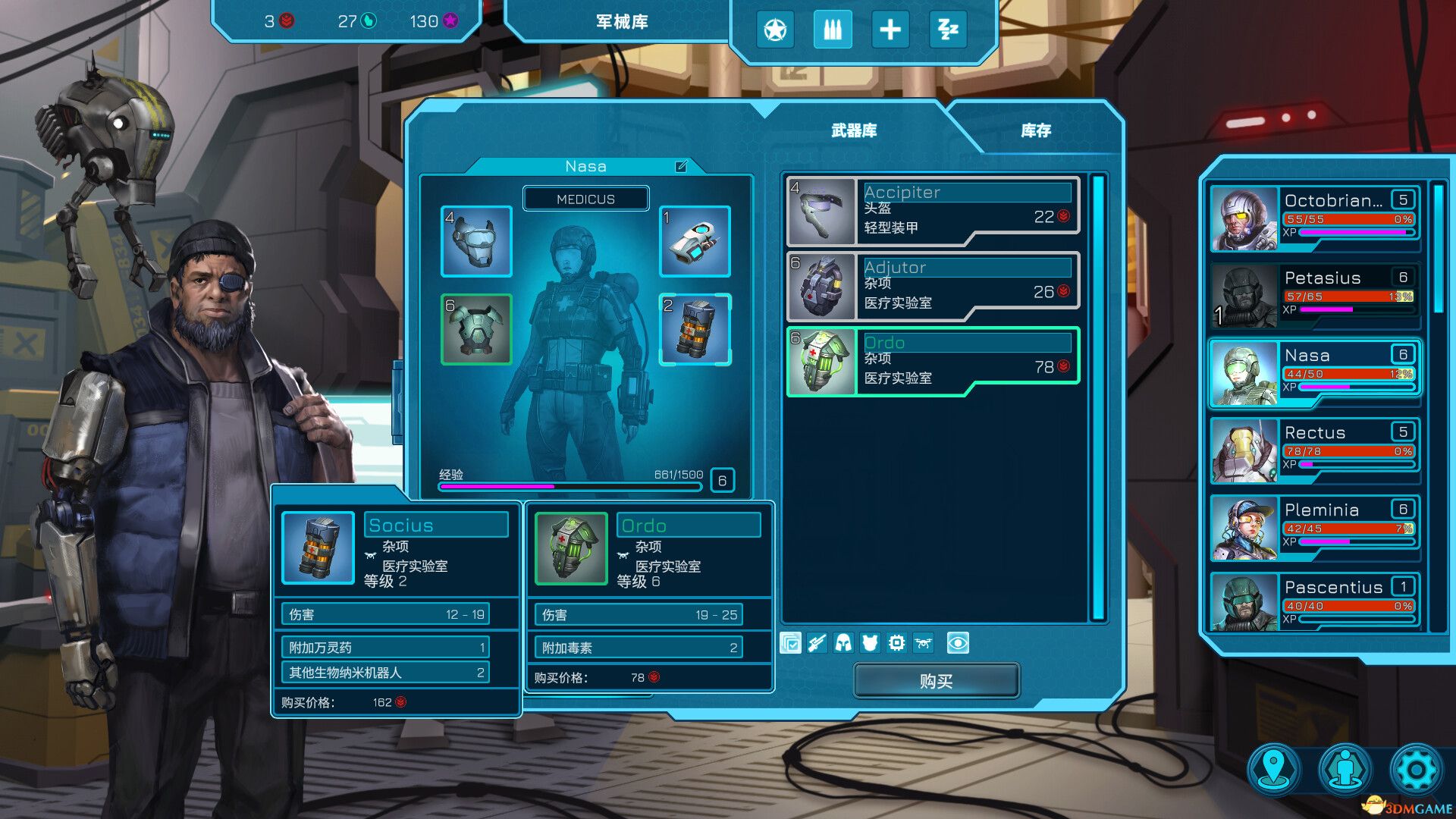Open the map location pin button
This screenshot has width=1456, height=819.
point(1275,770)
